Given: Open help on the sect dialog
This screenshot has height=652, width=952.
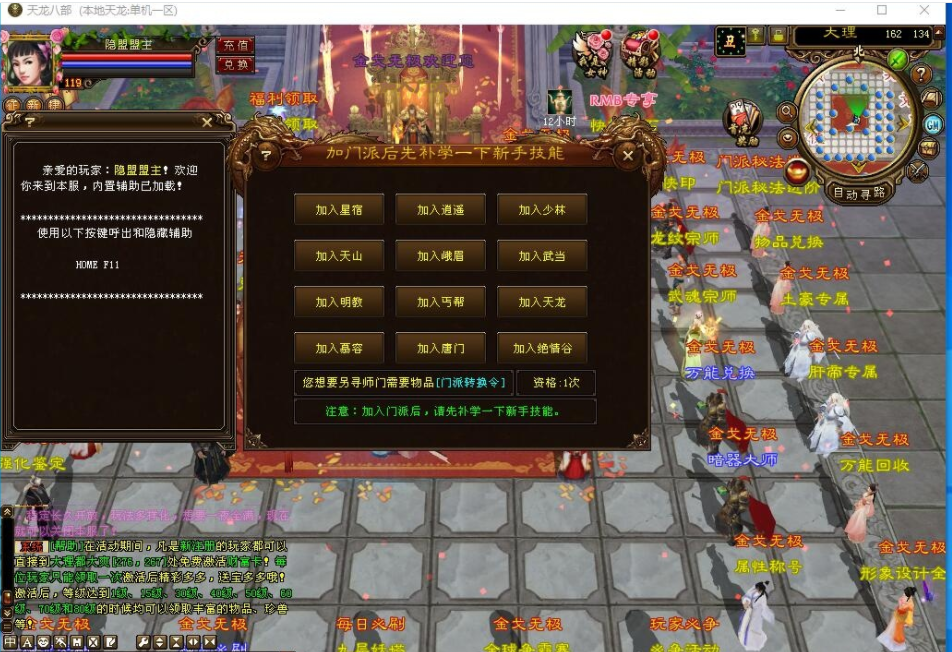Looking at the screenshot, I should coord(265,155).
